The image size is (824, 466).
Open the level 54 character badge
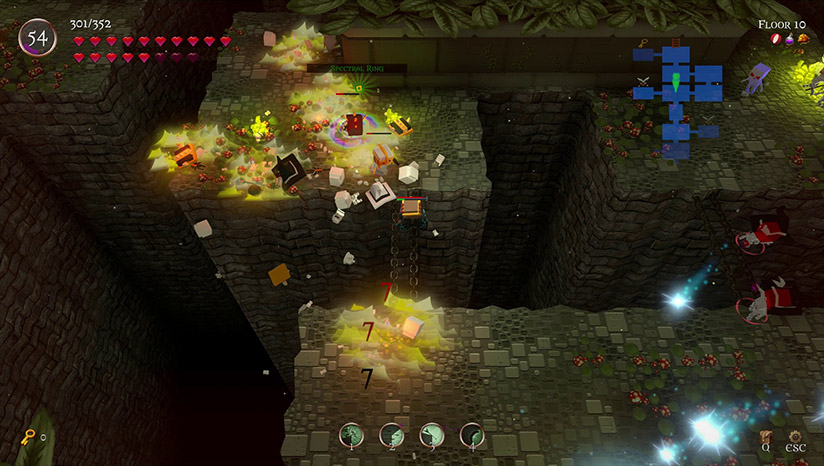click(x=38, y=39)
